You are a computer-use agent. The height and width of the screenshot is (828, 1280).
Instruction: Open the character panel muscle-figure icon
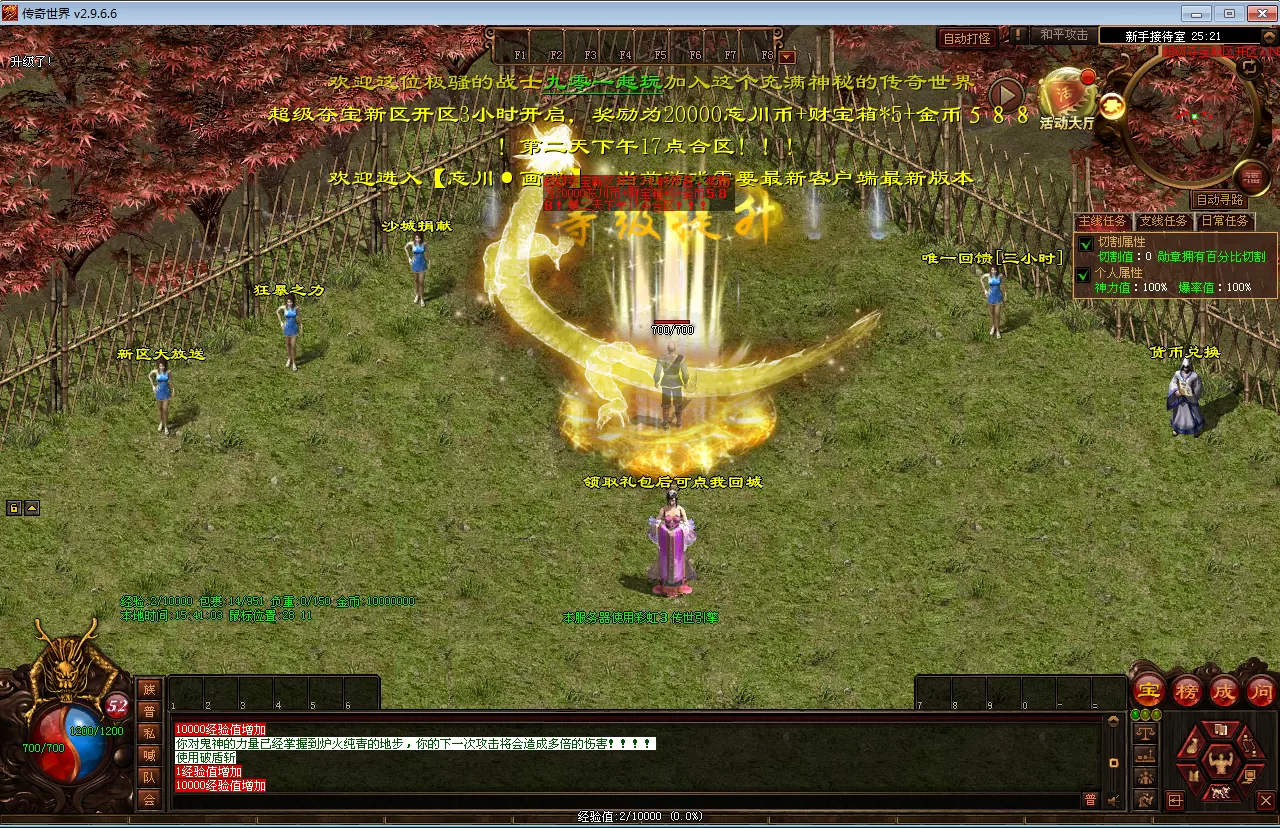tap(1219, 764)
